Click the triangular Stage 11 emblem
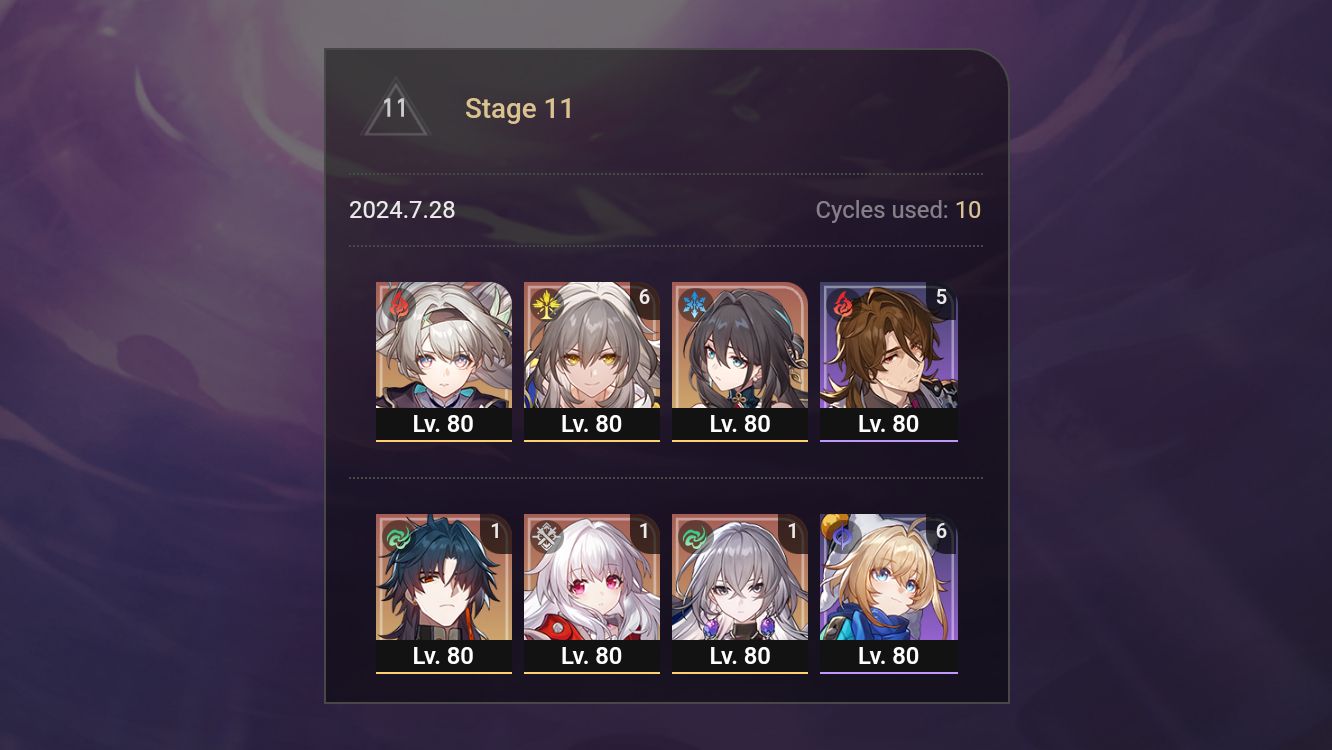The width and height of the screenshot is (1332, 750). [395, 108]
